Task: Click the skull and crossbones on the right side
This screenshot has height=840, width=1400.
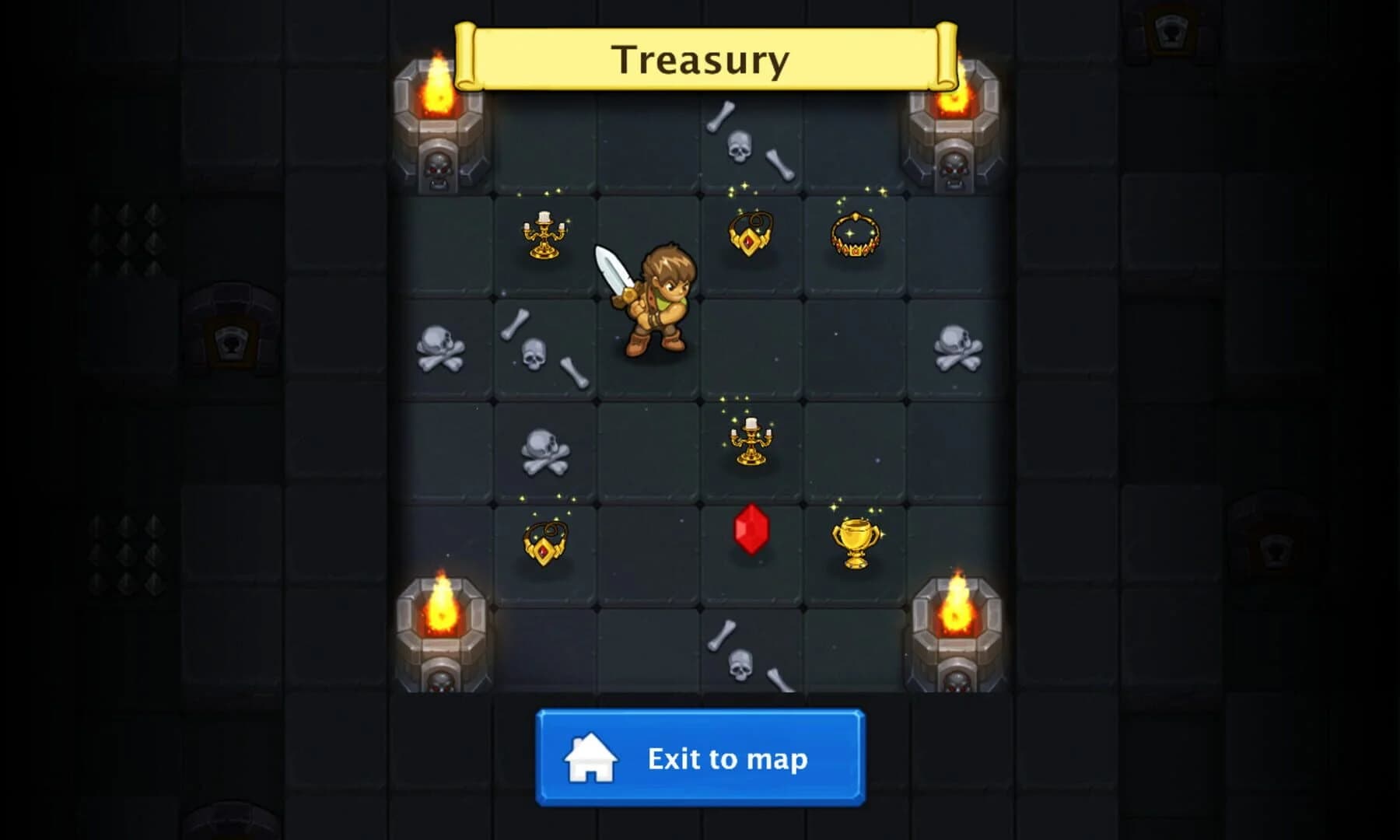Action: pos(957,350)
